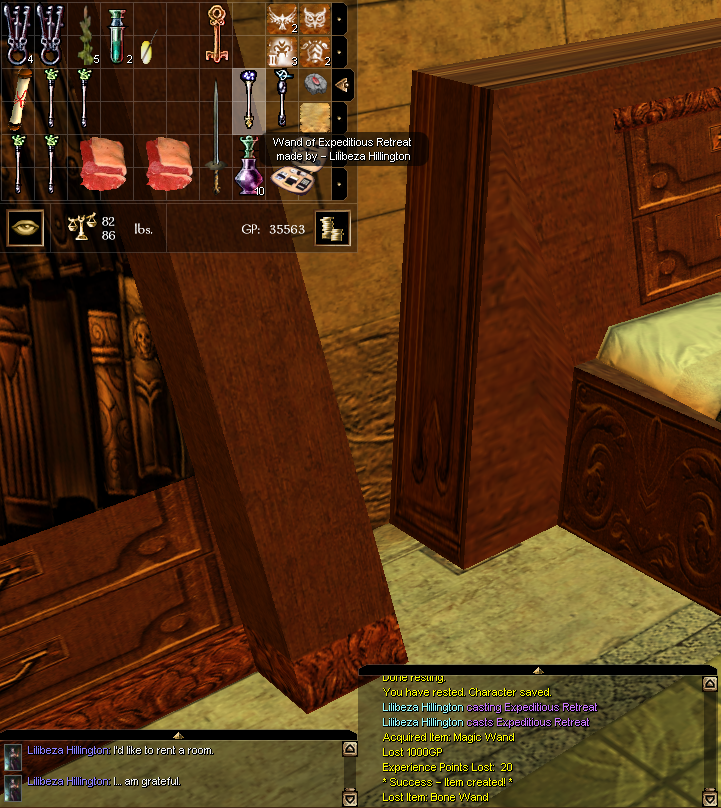Select the purple potion flask stack

pos(249,166)
